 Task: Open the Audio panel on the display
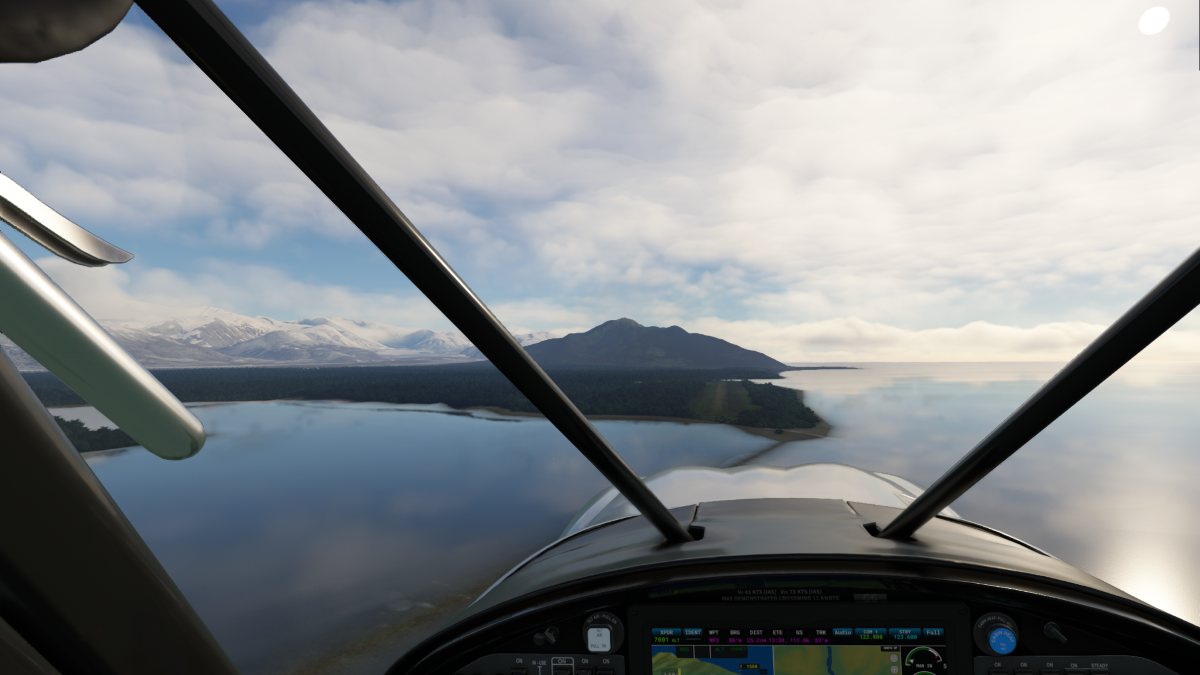[x=843, y=632]
